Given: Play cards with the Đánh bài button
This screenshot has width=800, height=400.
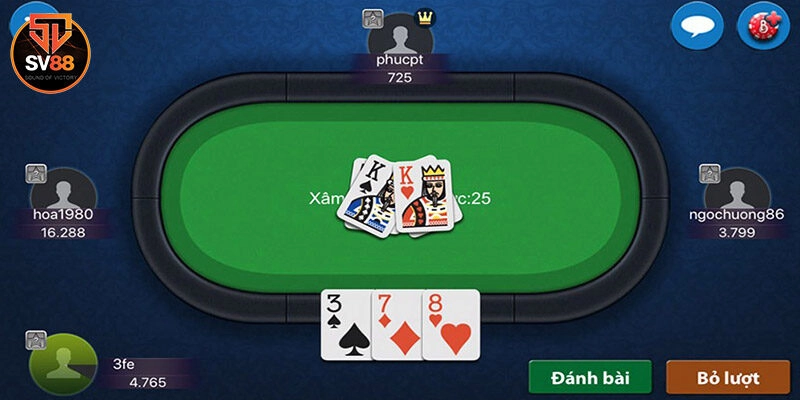Looking at the screenshot, I should click(x=590, y=378).
